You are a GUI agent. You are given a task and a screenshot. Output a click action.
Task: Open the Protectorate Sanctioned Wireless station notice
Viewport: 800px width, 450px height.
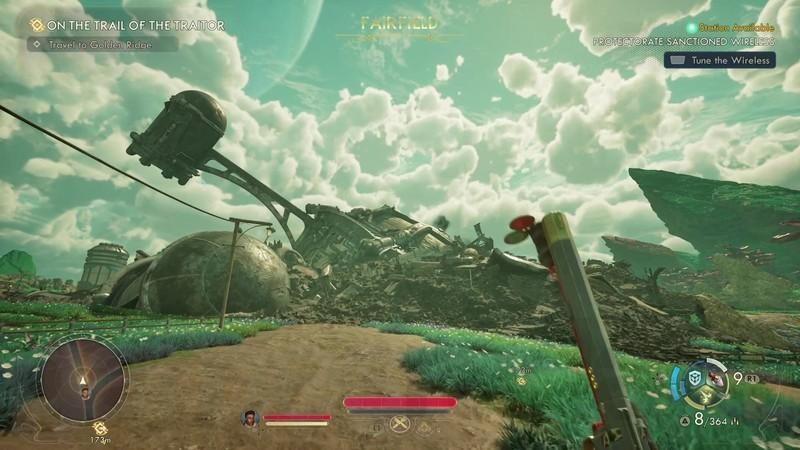coord(684,42)
